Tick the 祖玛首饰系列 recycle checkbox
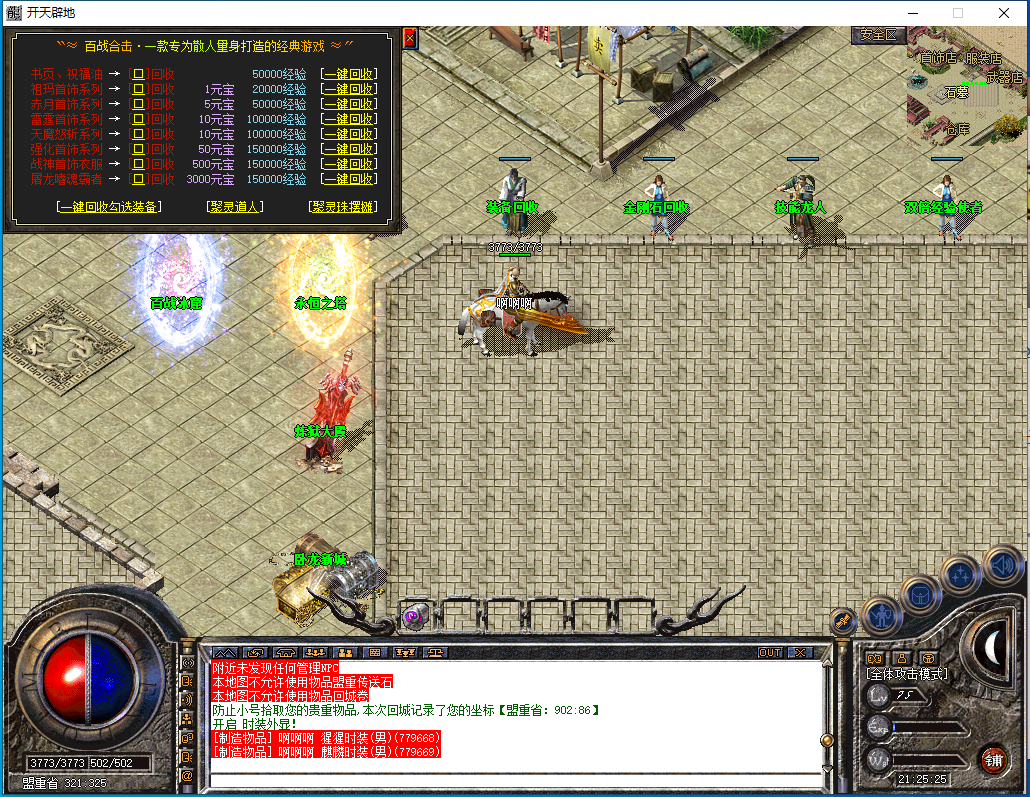This screenshot has height=797, width=1030. coord(139,89)
